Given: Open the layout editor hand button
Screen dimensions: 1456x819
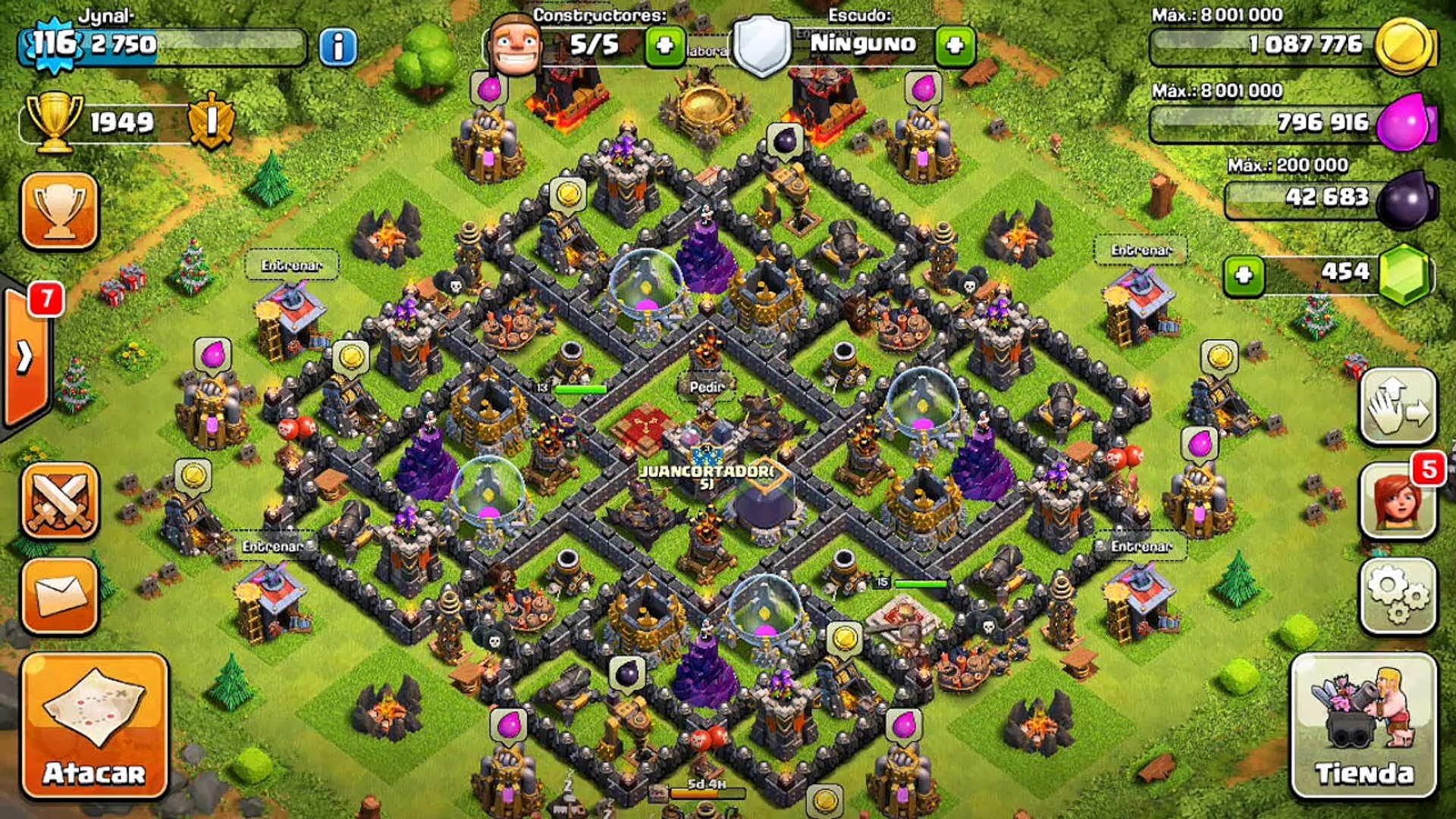Looking at the screenshot, I should (1398, 406).
